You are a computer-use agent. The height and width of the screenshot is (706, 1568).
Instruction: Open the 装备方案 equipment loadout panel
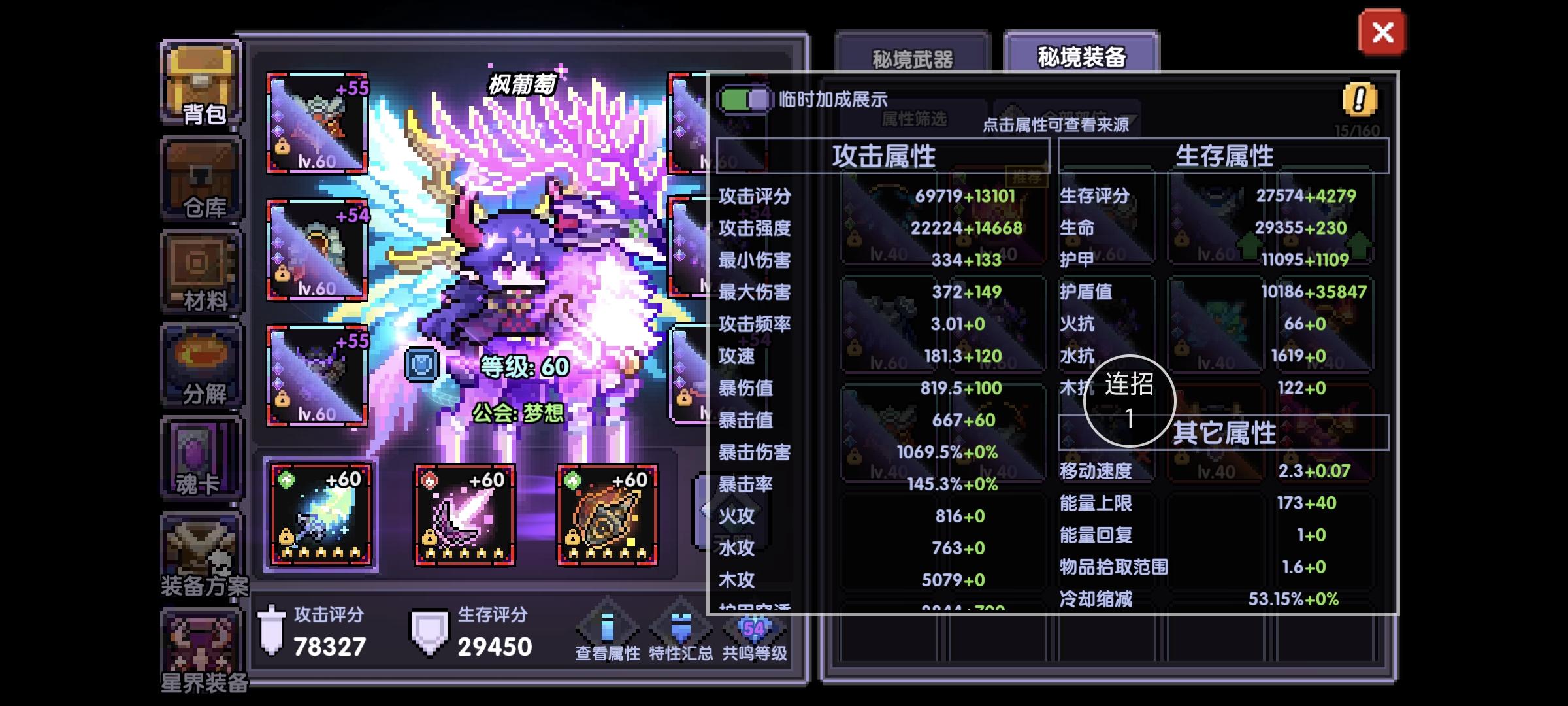click(201, 549)
